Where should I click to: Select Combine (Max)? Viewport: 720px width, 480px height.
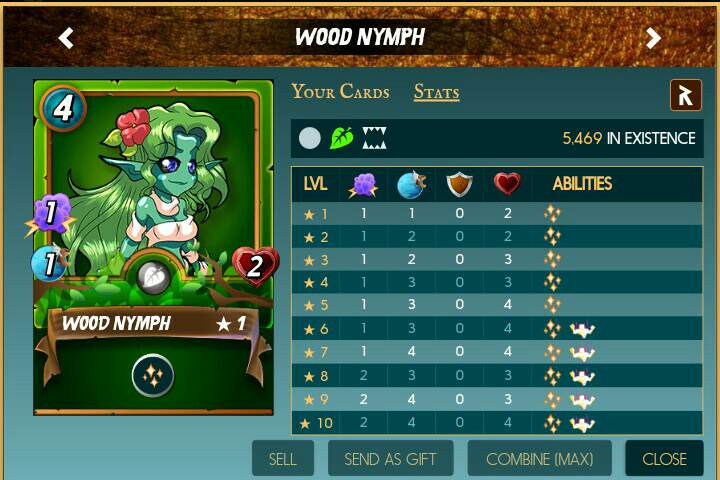pyautogui.click(x=539, y=459)
